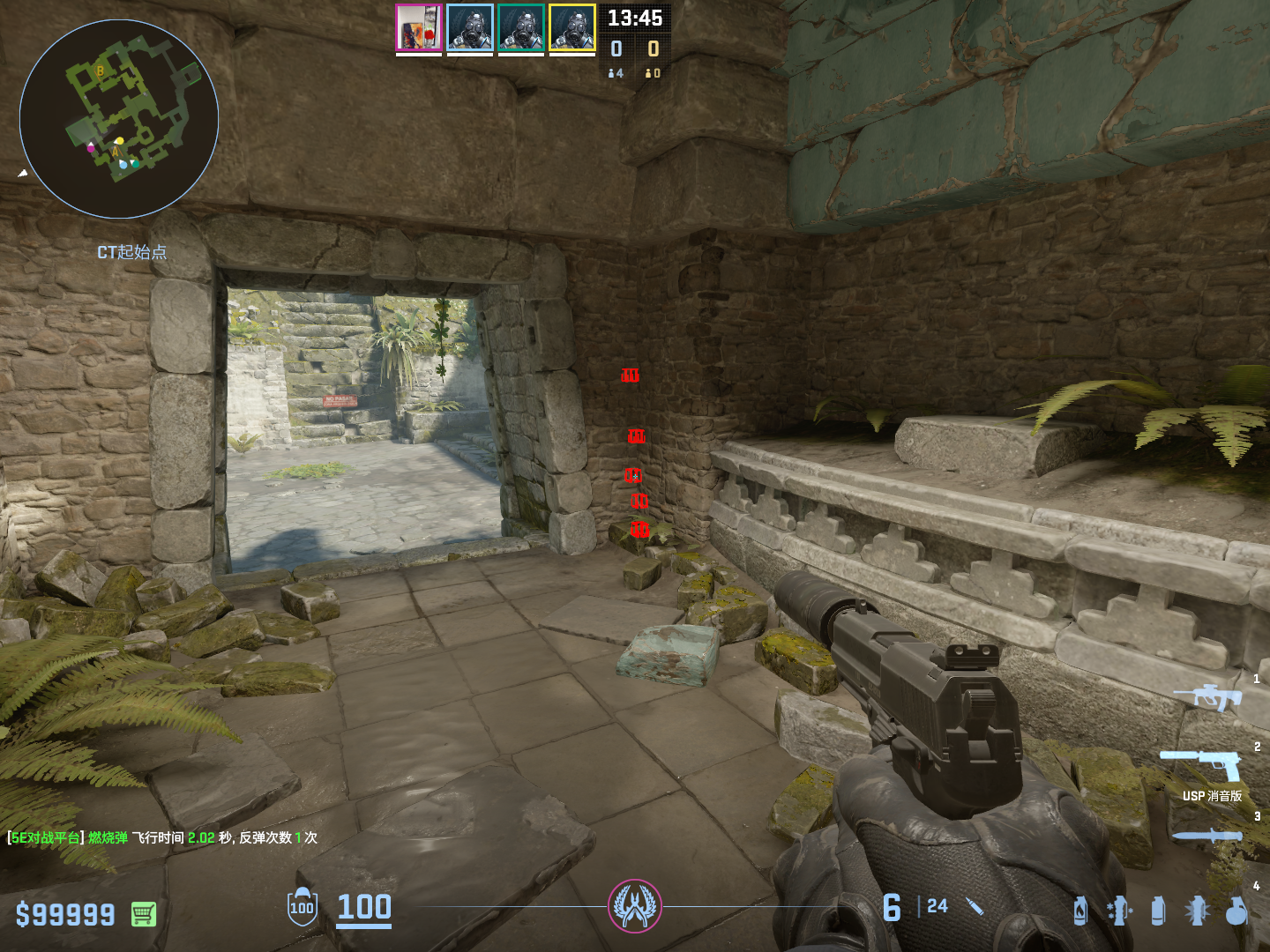1270x952 pixels.
Task: Switch to the knife weapon slot
Action: coord(1207,835)
